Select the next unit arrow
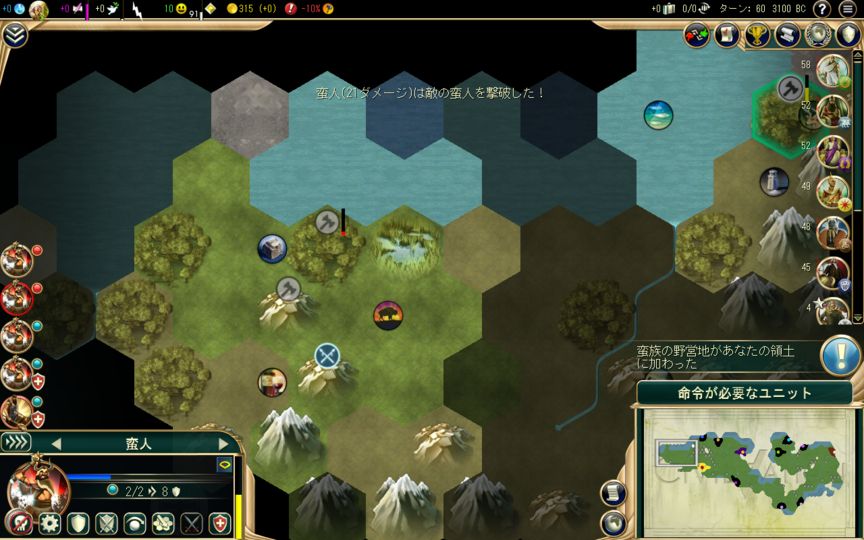This screenshot has width=864, height=540. (223, 443)
